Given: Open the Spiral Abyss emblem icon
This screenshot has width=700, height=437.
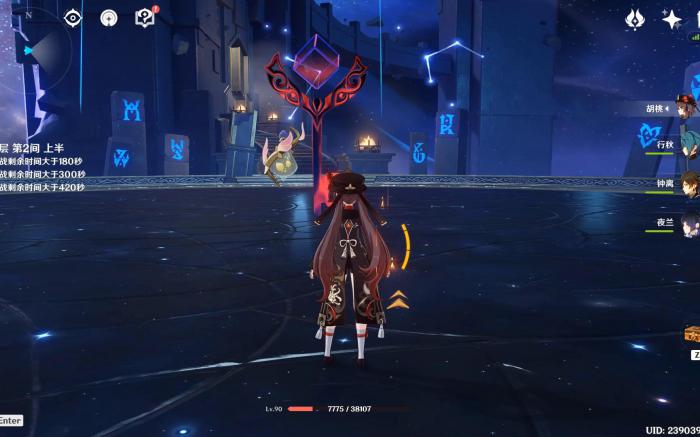Looking at the screenshot, I should (635, 19).
